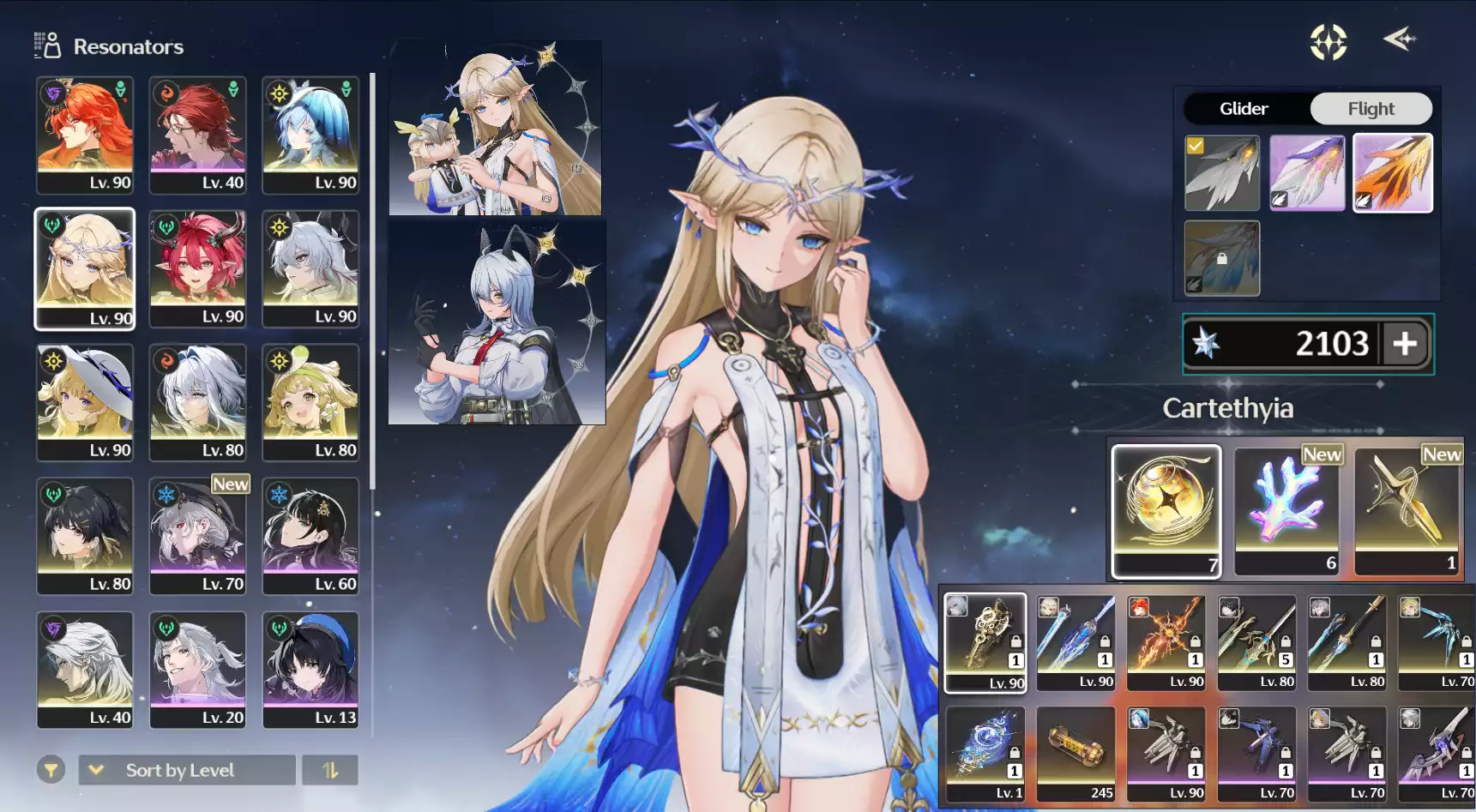The image size is (1476, 812).
Task: Select the locked blue feather glider
Action: [x=1222, y=258]
